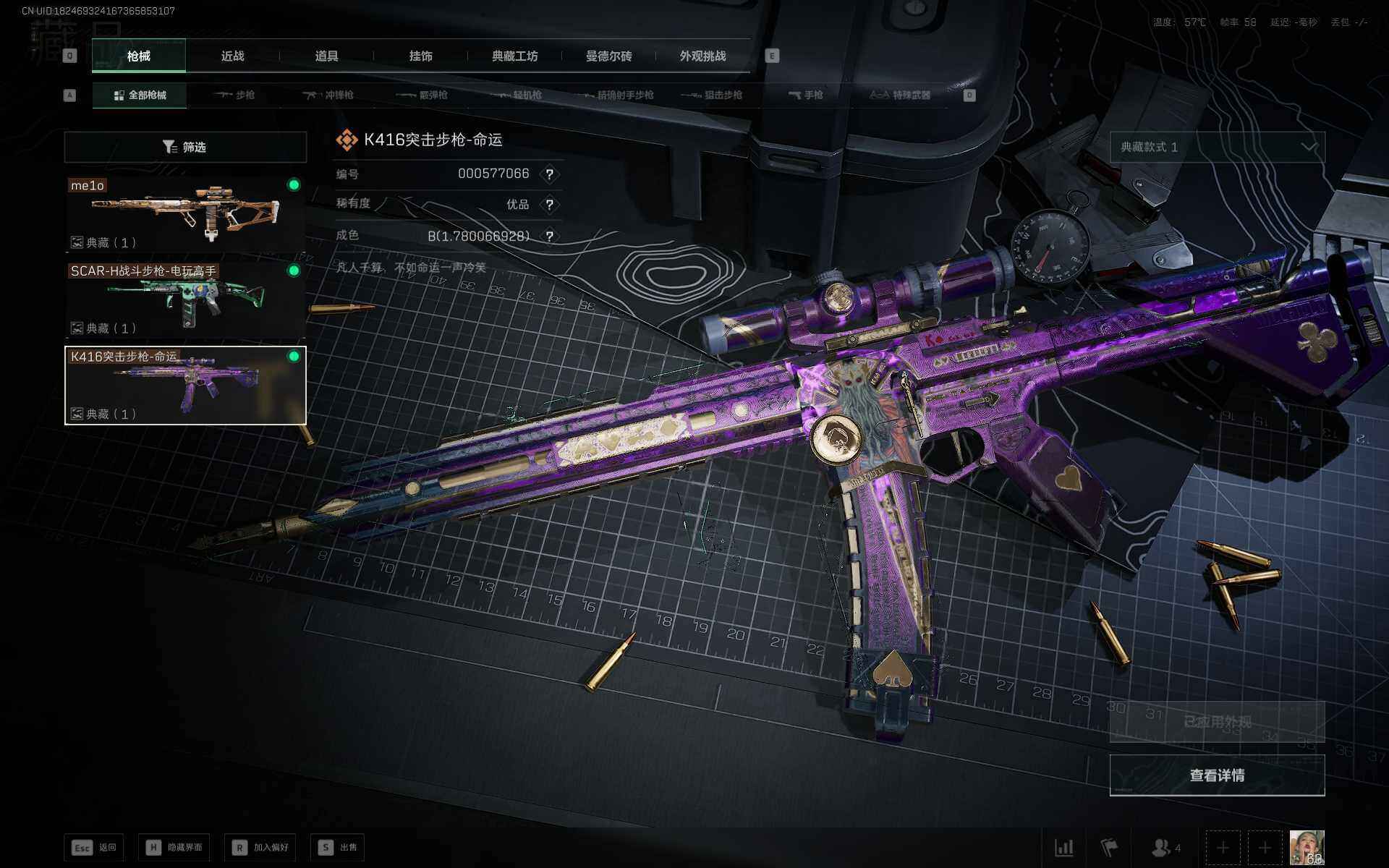The width and height of the screenshot is (1389, 868).
Task: Open the 筛选 filter button
Action: pyautogui.click(x=185, y=147)
